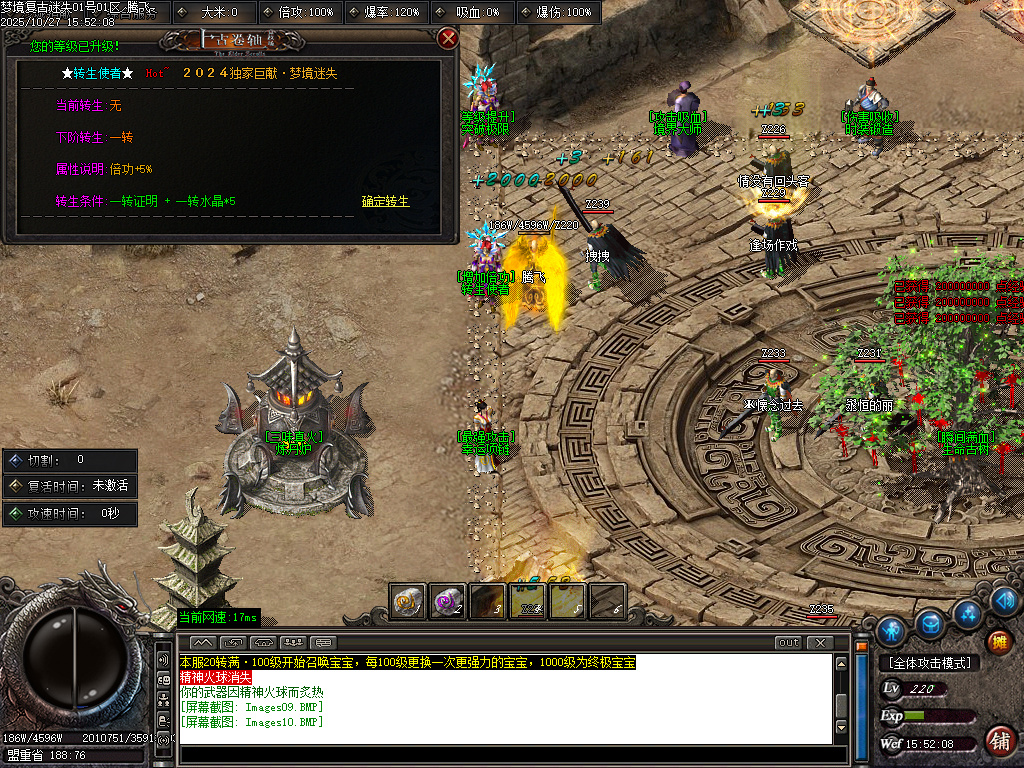1024x768 pixels.
Task: Use the yellow scroll in hotbar slot 1
Action: point(407,600)
